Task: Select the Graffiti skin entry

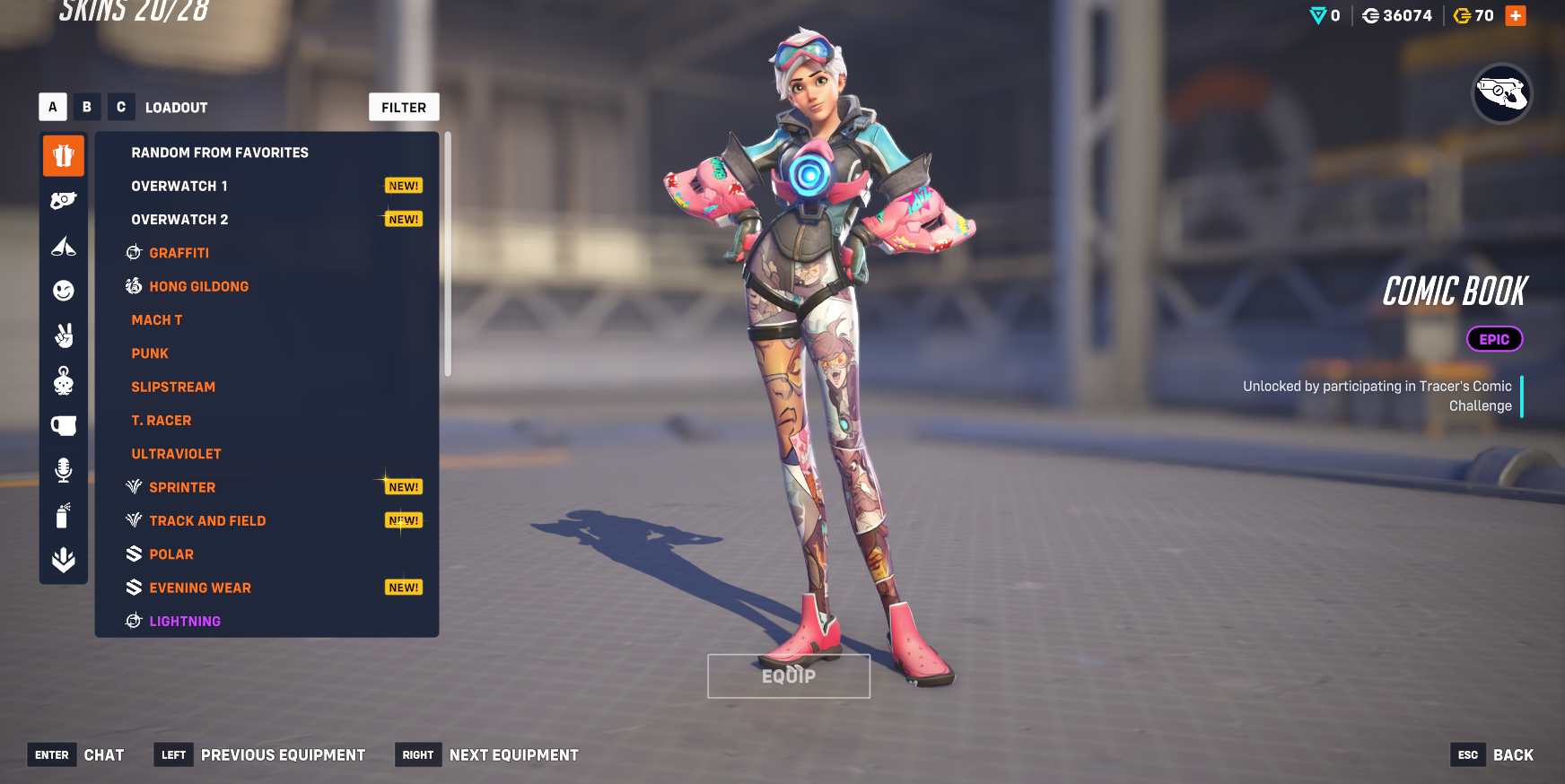Action: click(179, 253)
